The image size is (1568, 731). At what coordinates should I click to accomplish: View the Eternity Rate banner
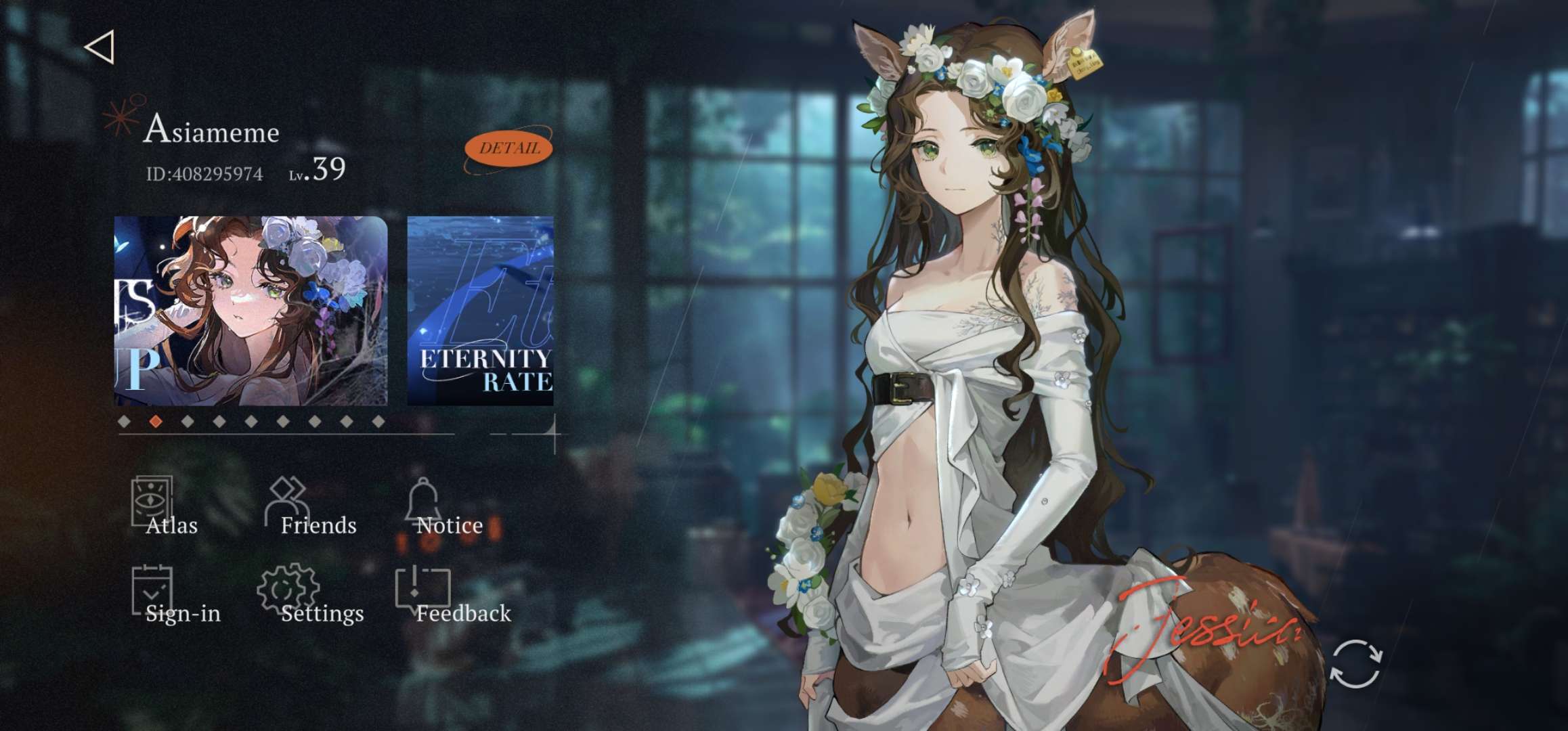tap(481, 311)
